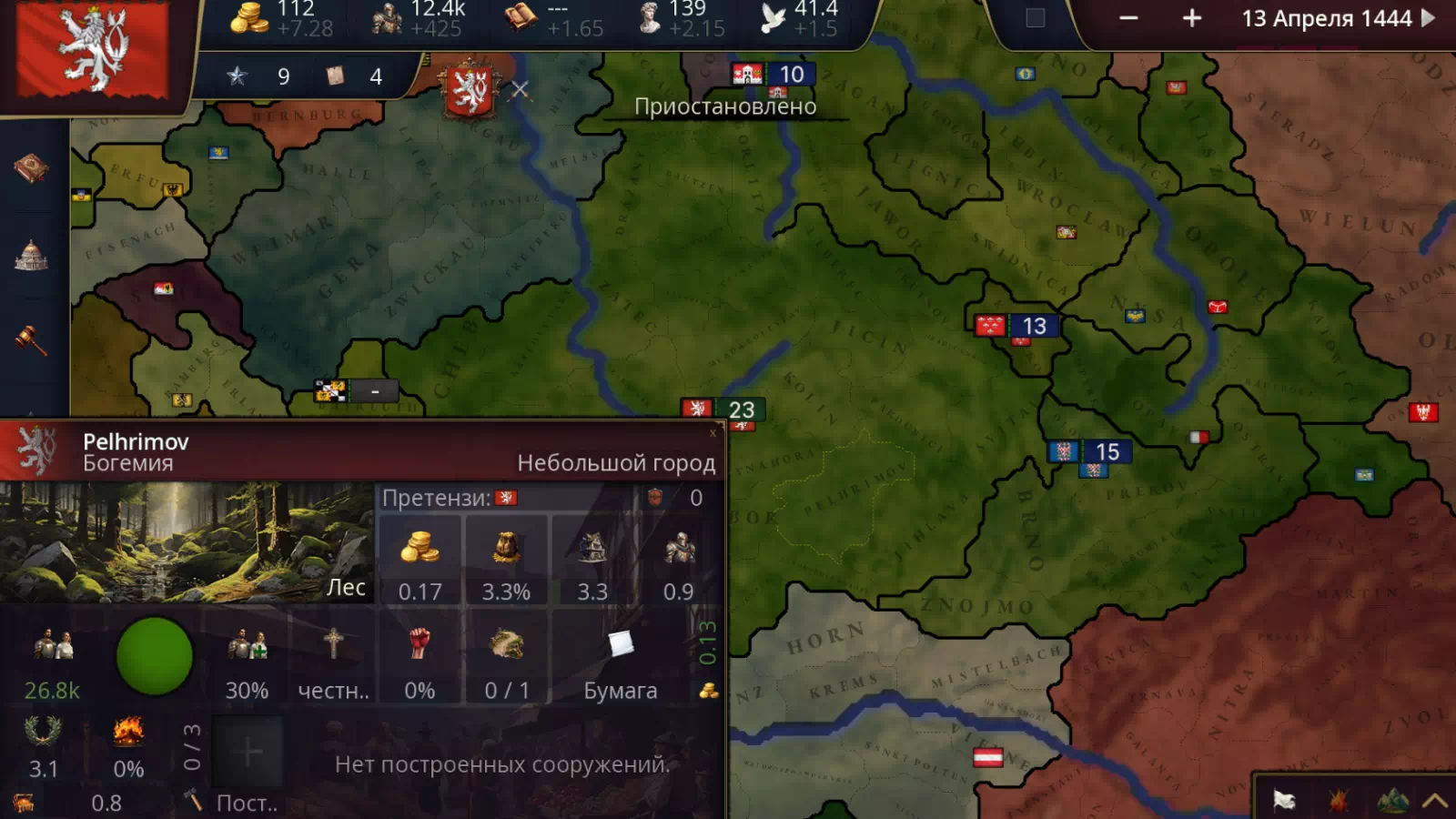The image size is (1456, 819).
Task: Dismiss the shield badge with the X
Action: (520, 89)
